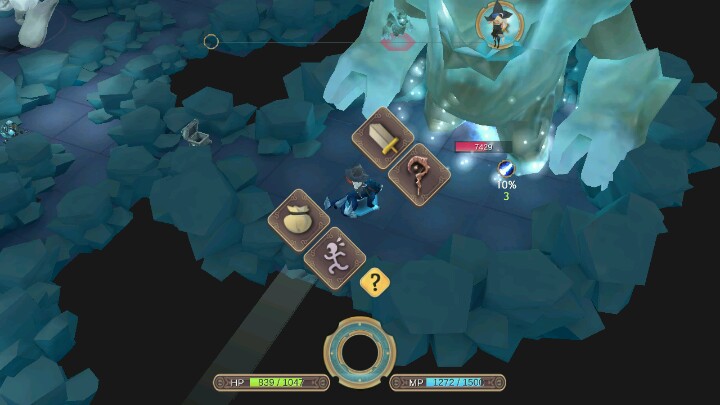Select the running figure flee command
Screen dimensions: 720x405
tap(336, 257)
